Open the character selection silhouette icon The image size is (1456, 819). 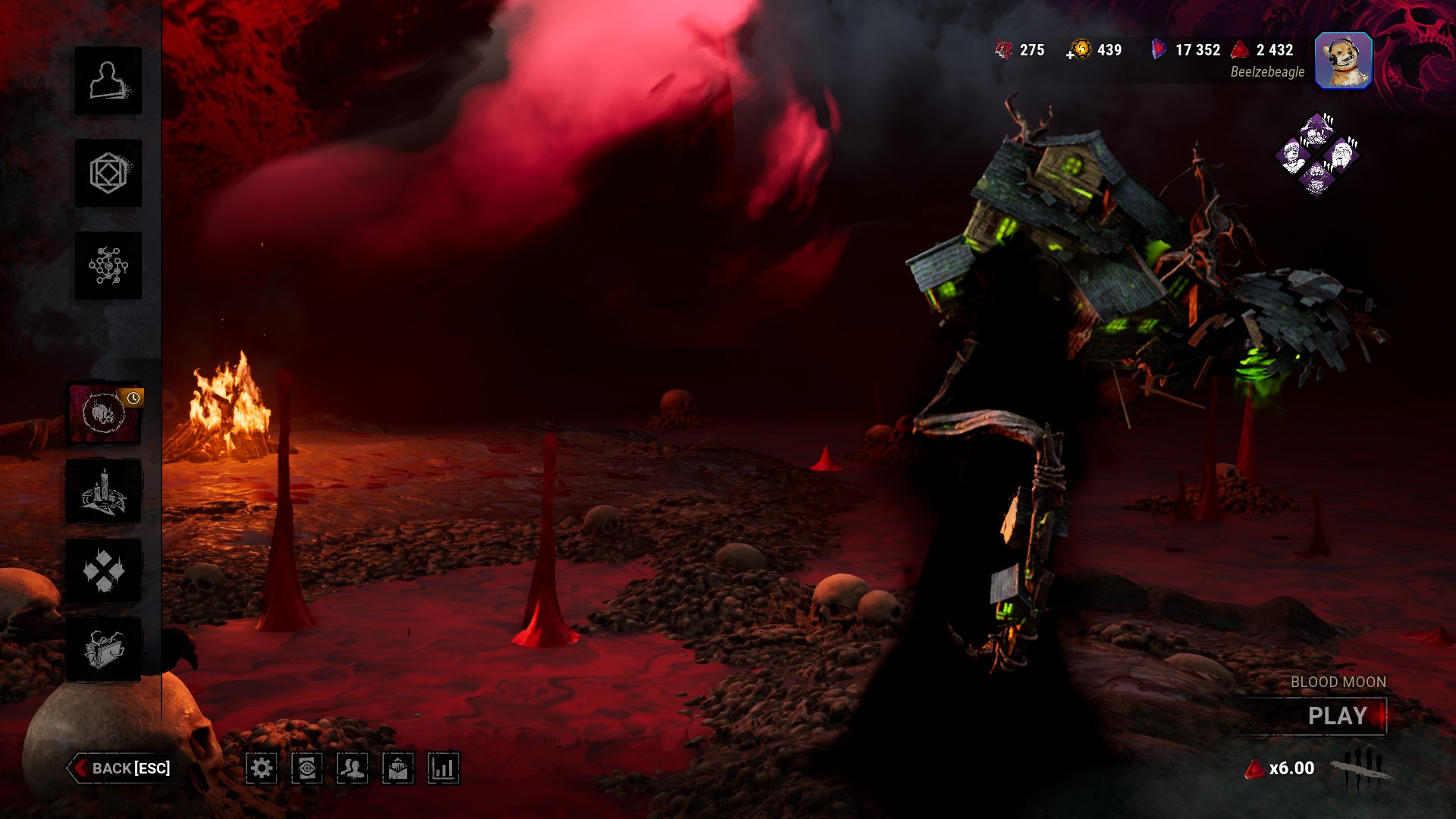(x=108, y=80)
